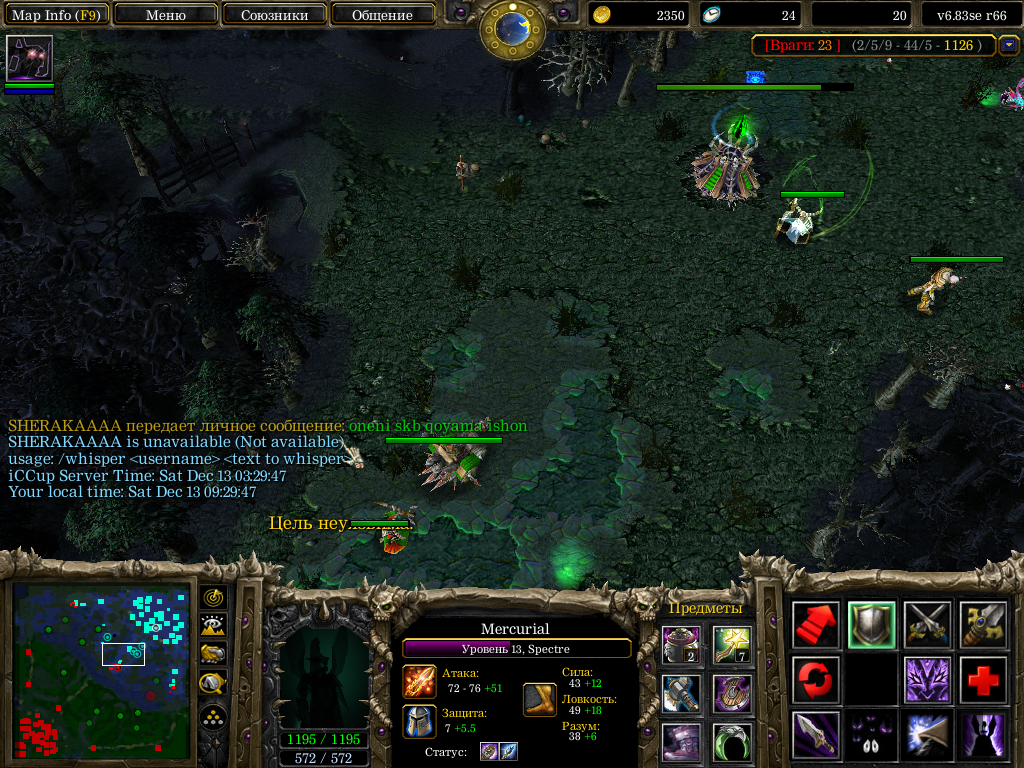Screen dimensions: 1024x768
Task: Collapse the scoreboard with the blue arrow button
Action: (1008, 45)
